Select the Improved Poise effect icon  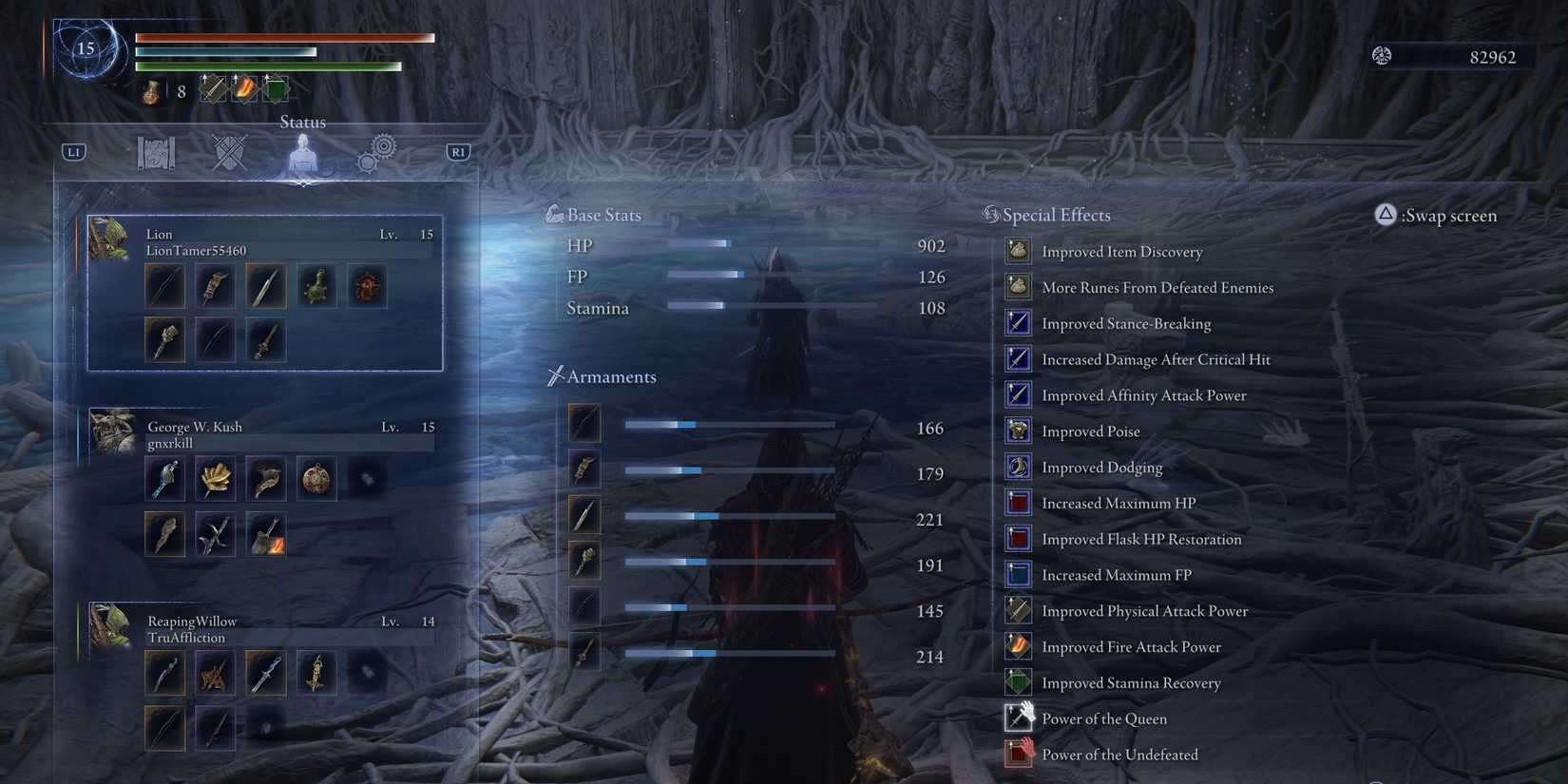click(x=1018, y=430)
